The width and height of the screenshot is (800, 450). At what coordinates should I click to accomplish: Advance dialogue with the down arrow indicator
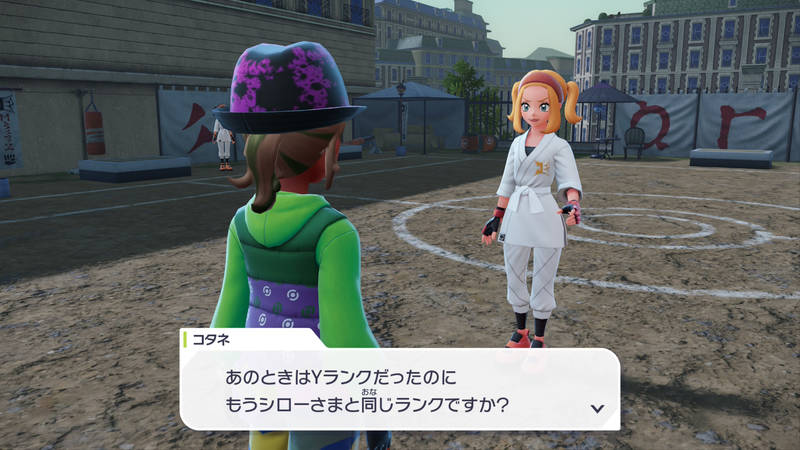coord(597,408)
